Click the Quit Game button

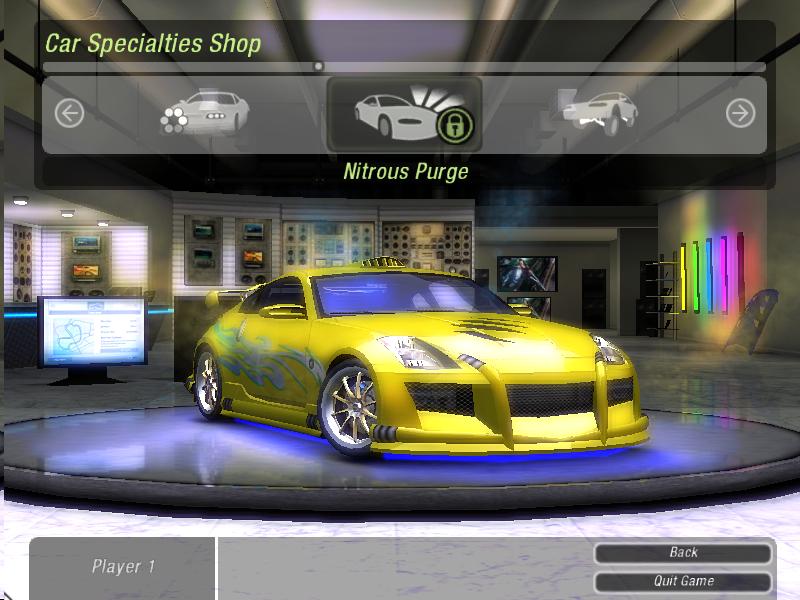(x=683, y=581)
